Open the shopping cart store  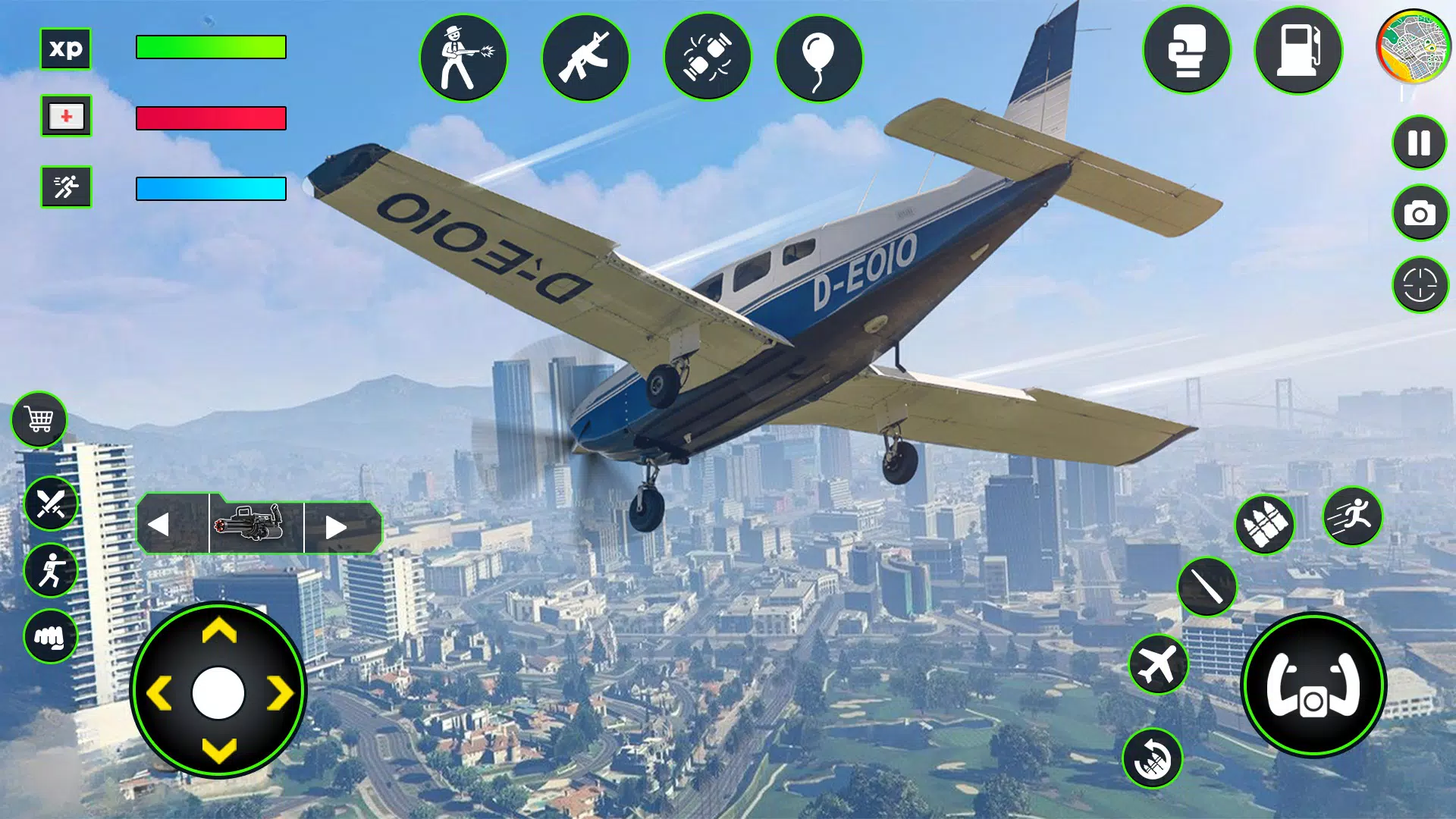click(39, 419)
